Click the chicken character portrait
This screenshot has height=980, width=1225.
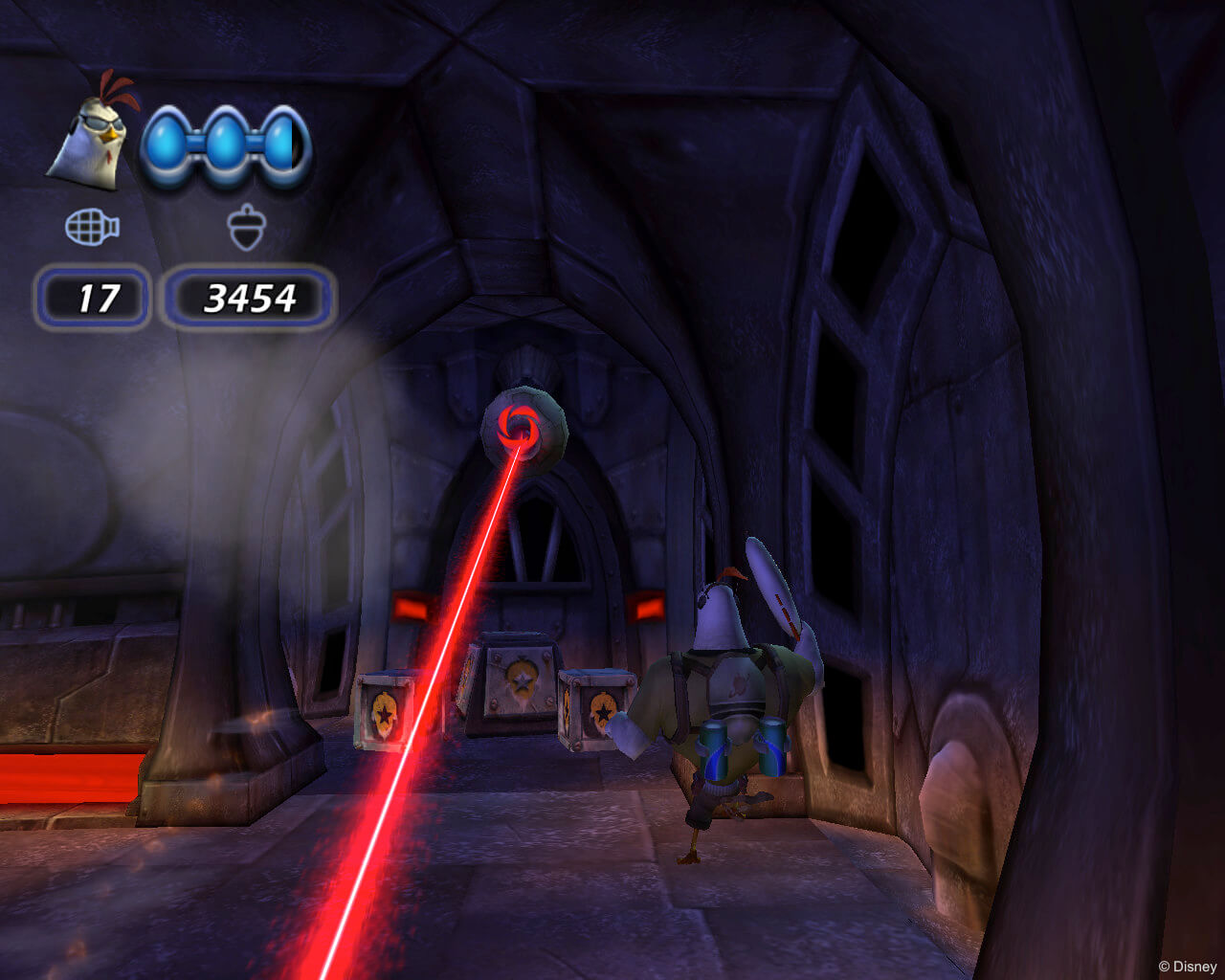click(x=89, y=131)
